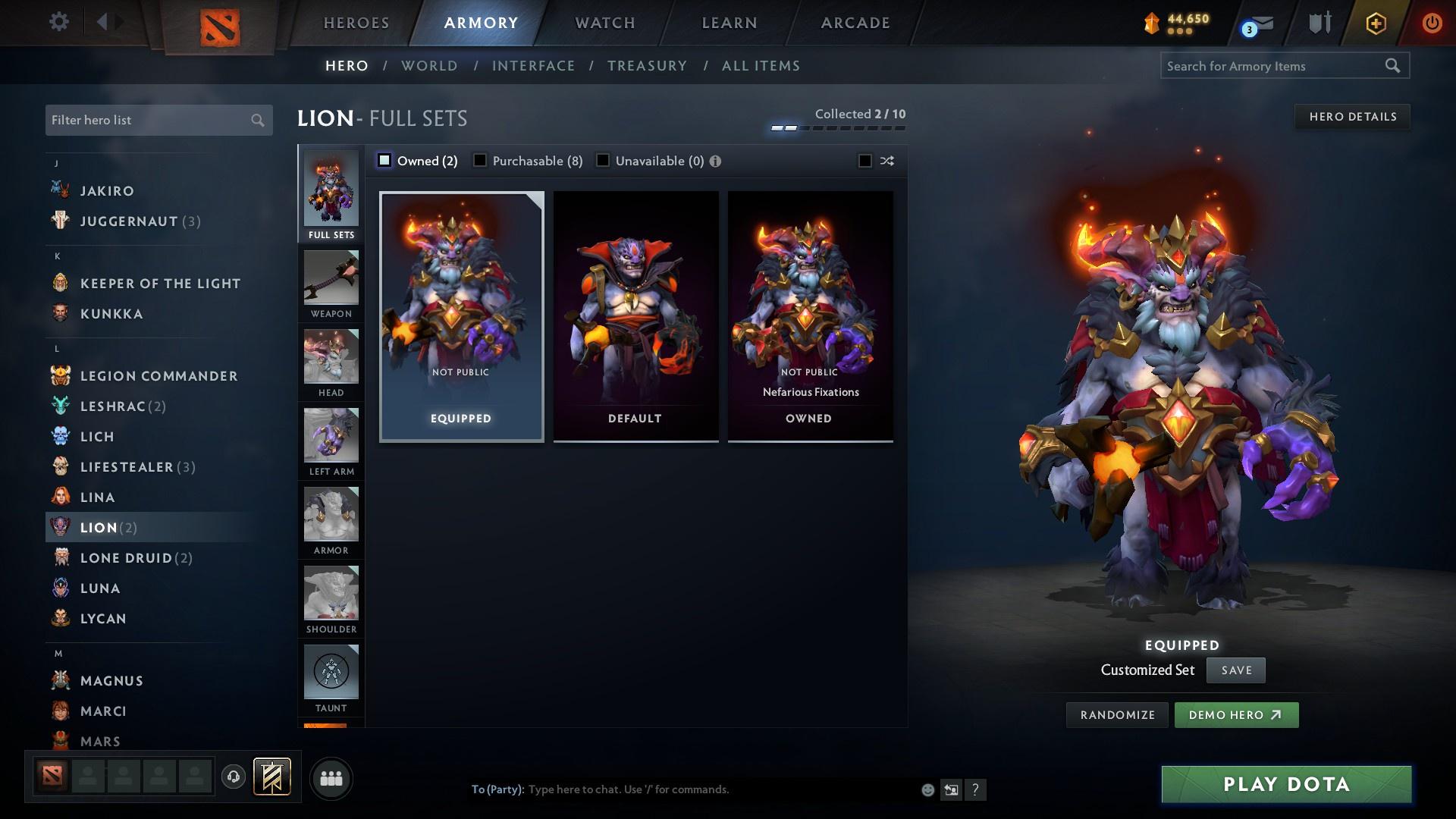
Task: Click the RANDOMIZE button
Action: 1116,714
